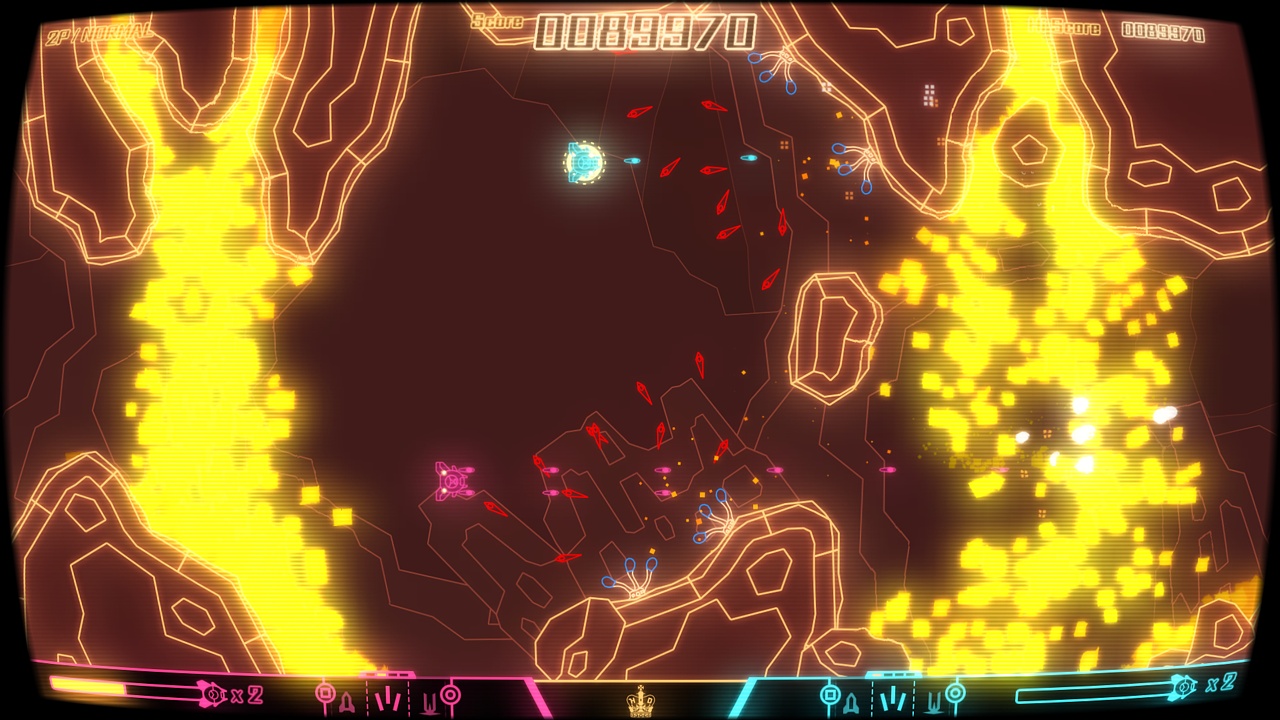Activate the pink player's wave weapon icon
1280x720 pixels.
pos(430,698)
